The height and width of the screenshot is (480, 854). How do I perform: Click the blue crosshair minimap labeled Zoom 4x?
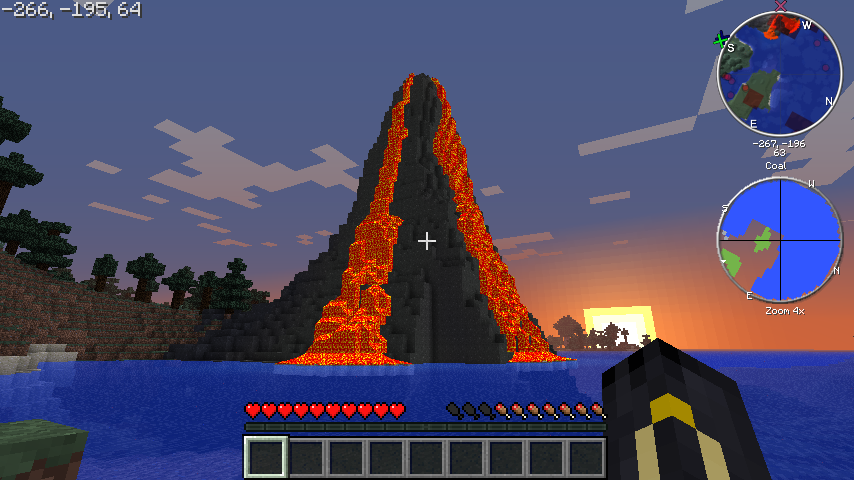pos(779,240)
